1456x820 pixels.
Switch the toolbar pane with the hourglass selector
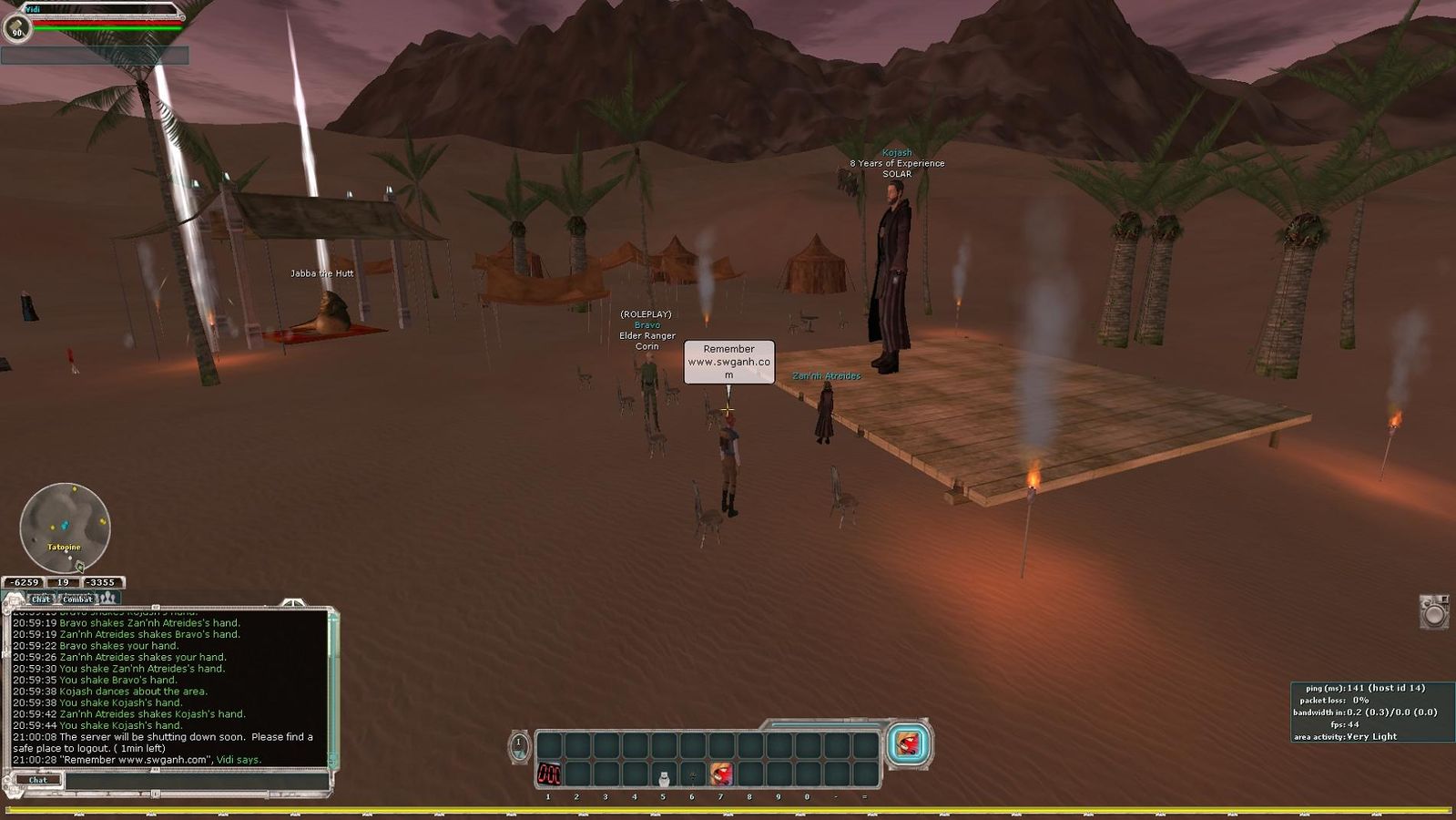[518, 746]
